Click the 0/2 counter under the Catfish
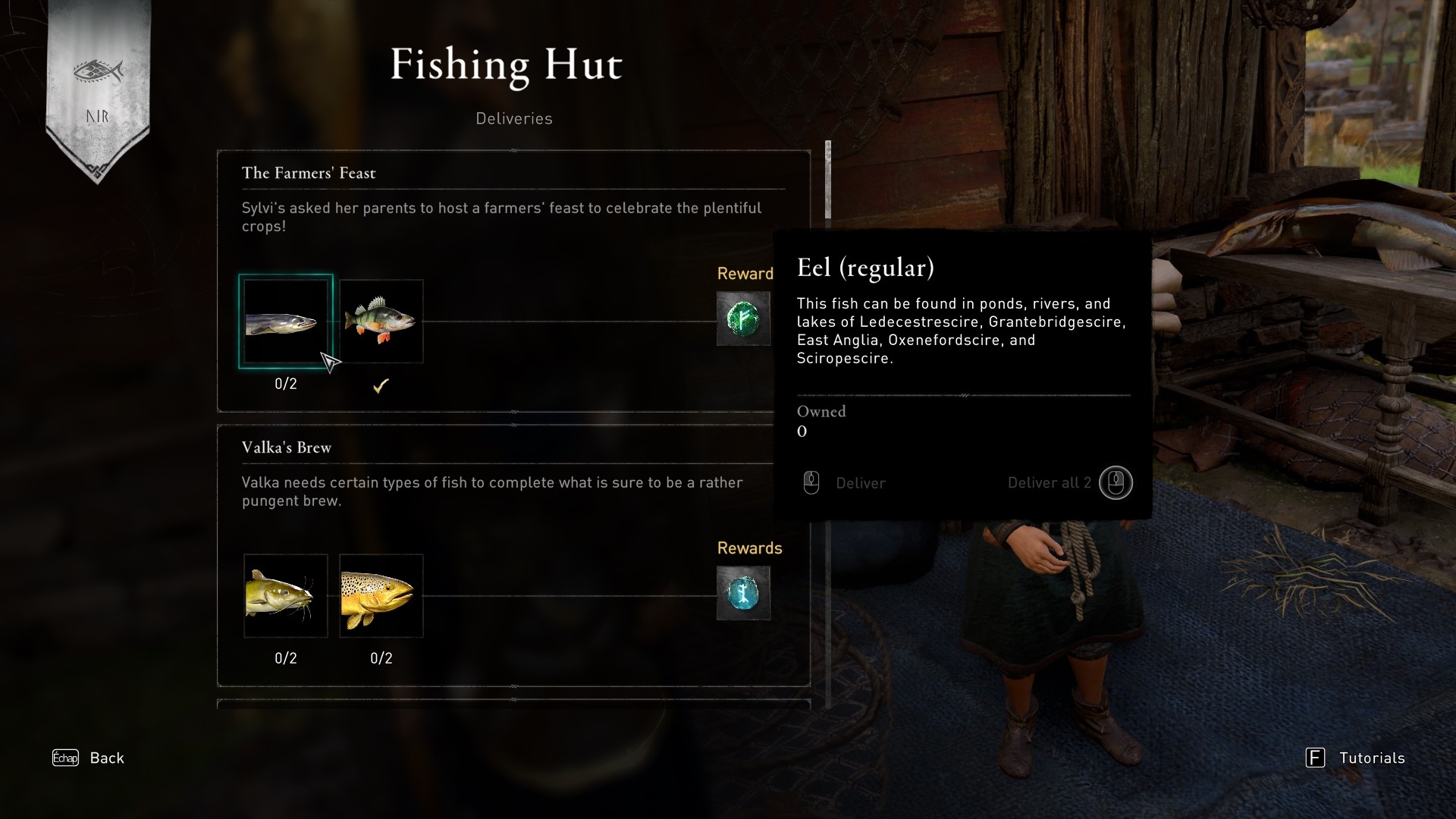The height and width of the screenshot is (819, 1456). click(x=286, y=658)
